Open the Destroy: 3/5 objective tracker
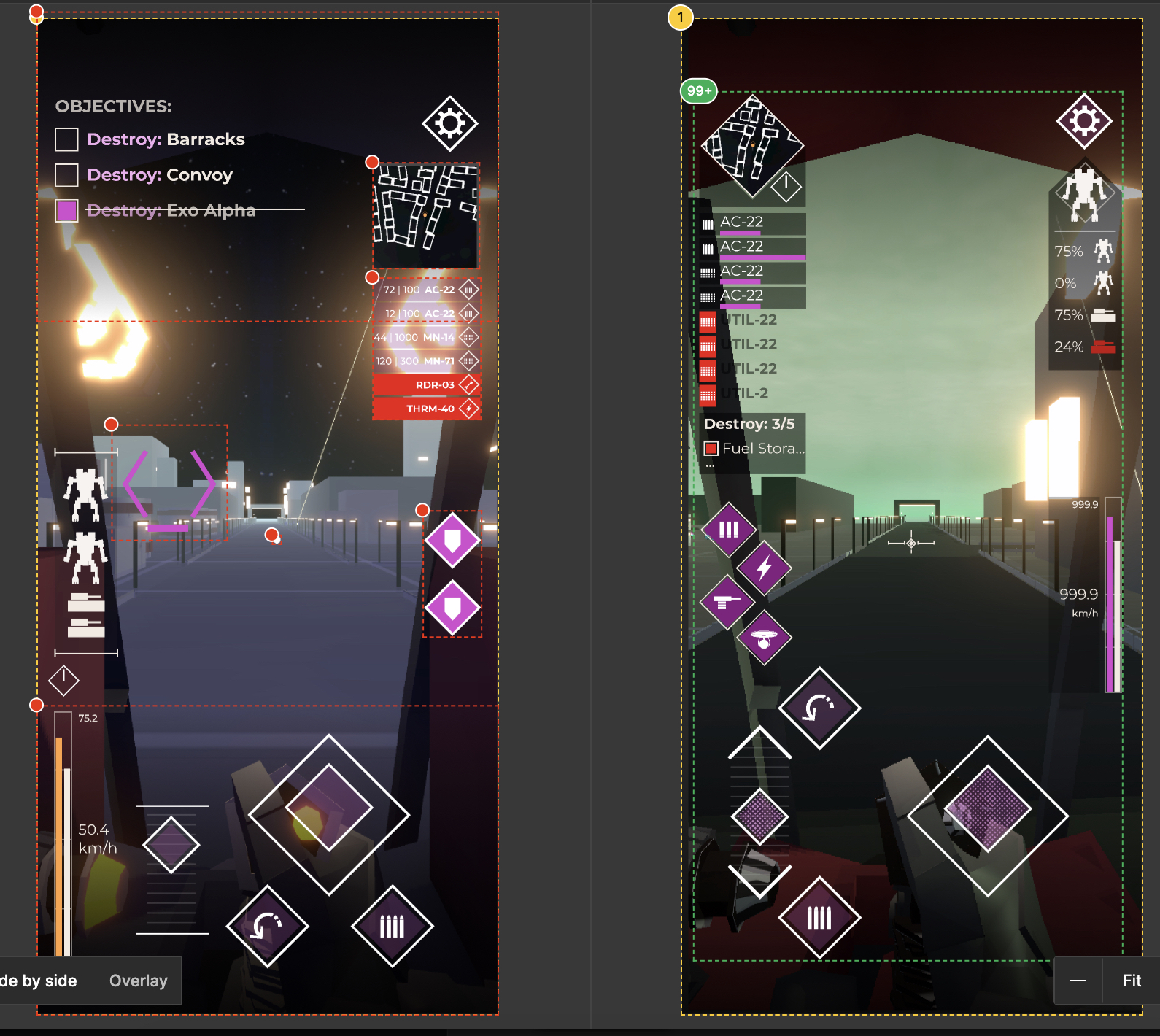1160x1036 pixels. 749,424
